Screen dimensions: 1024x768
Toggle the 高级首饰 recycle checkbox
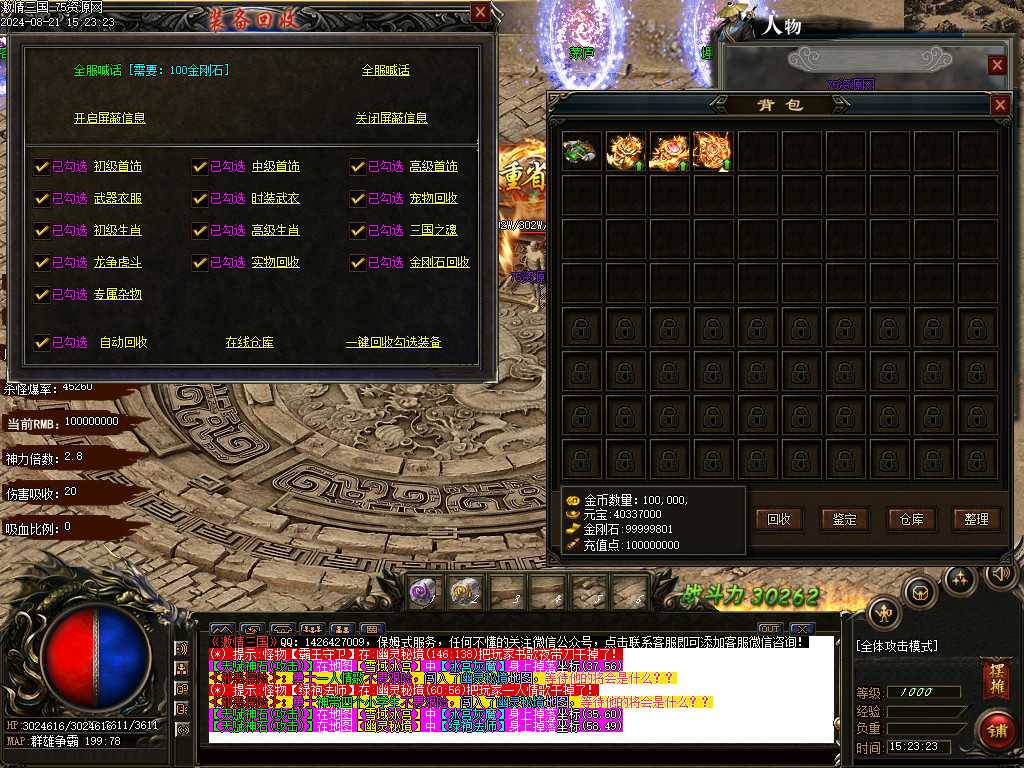358,166
